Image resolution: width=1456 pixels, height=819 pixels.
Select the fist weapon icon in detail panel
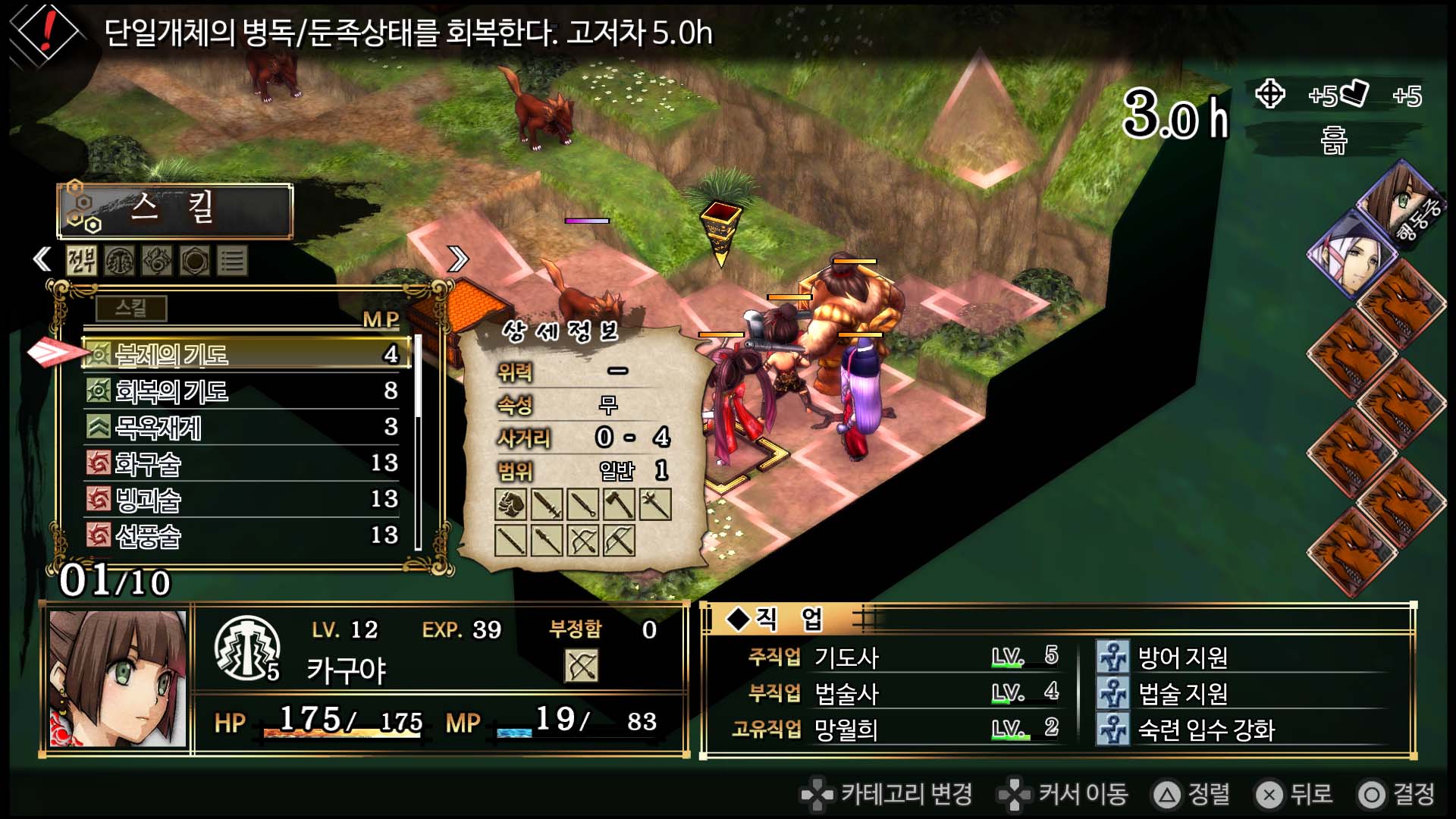[x=511, y=504]
